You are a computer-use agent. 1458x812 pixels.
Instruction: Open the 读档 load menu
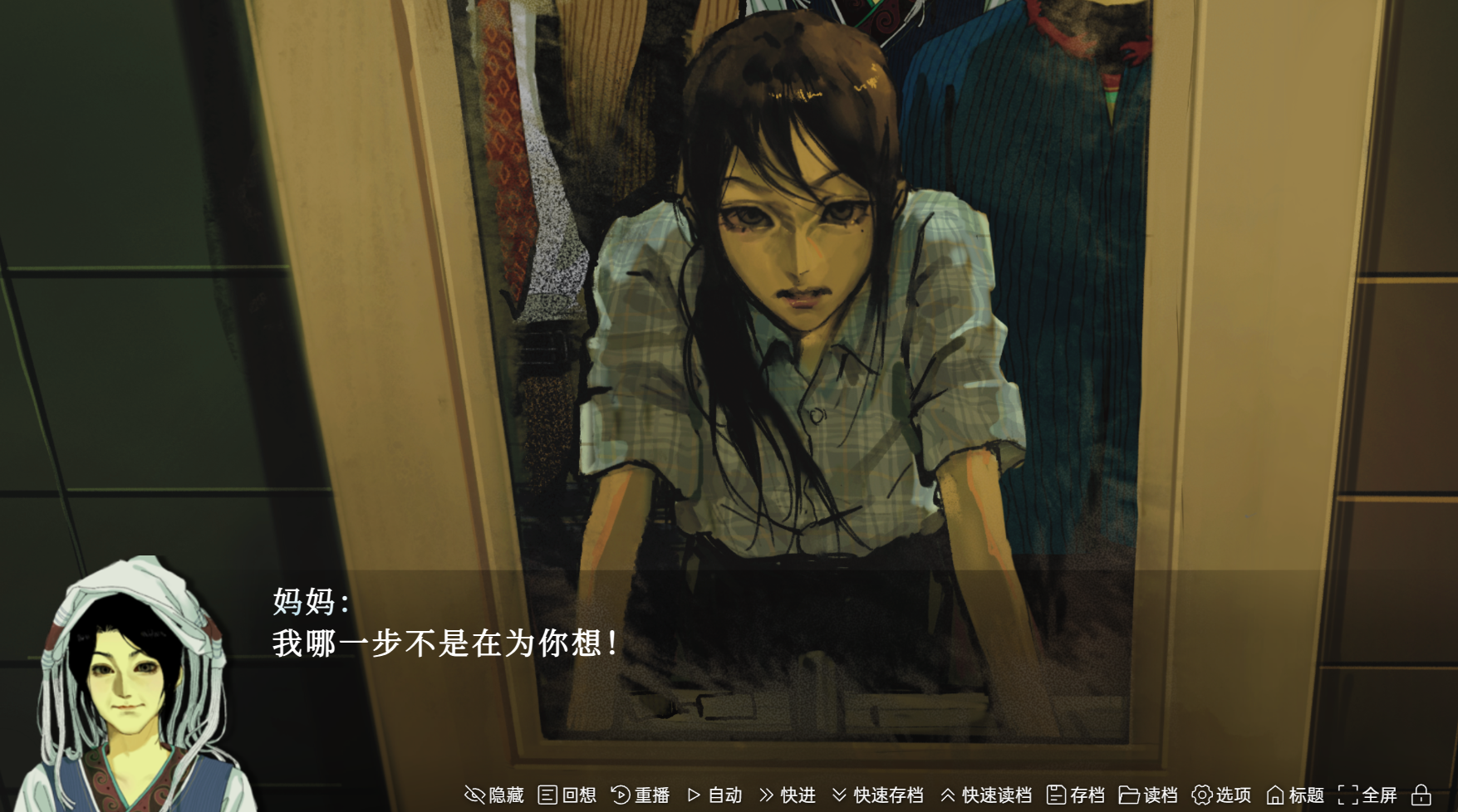[x=1148, y=795]
